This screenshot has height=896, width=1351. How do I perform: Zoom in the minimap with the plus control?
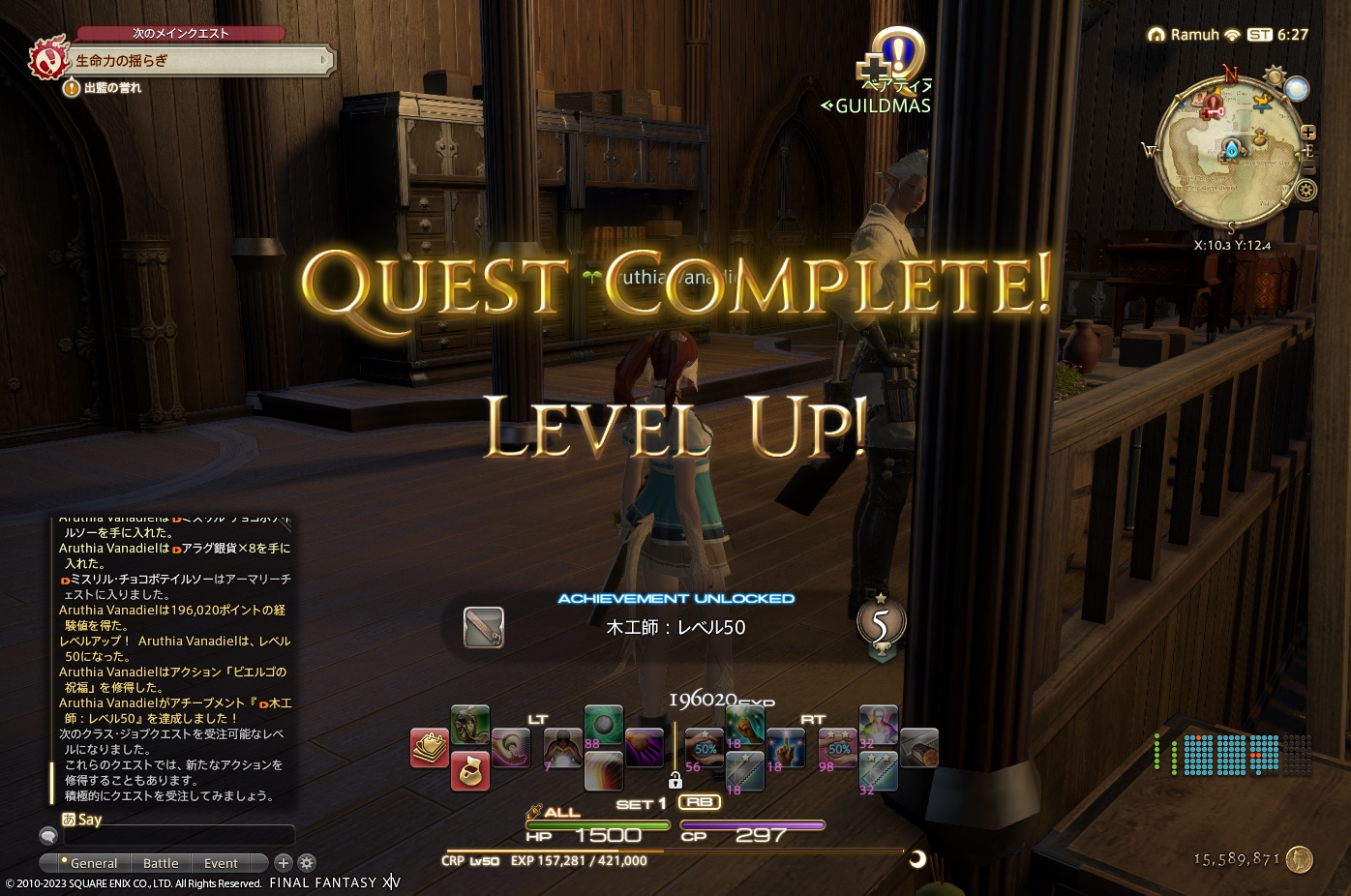1308,132
